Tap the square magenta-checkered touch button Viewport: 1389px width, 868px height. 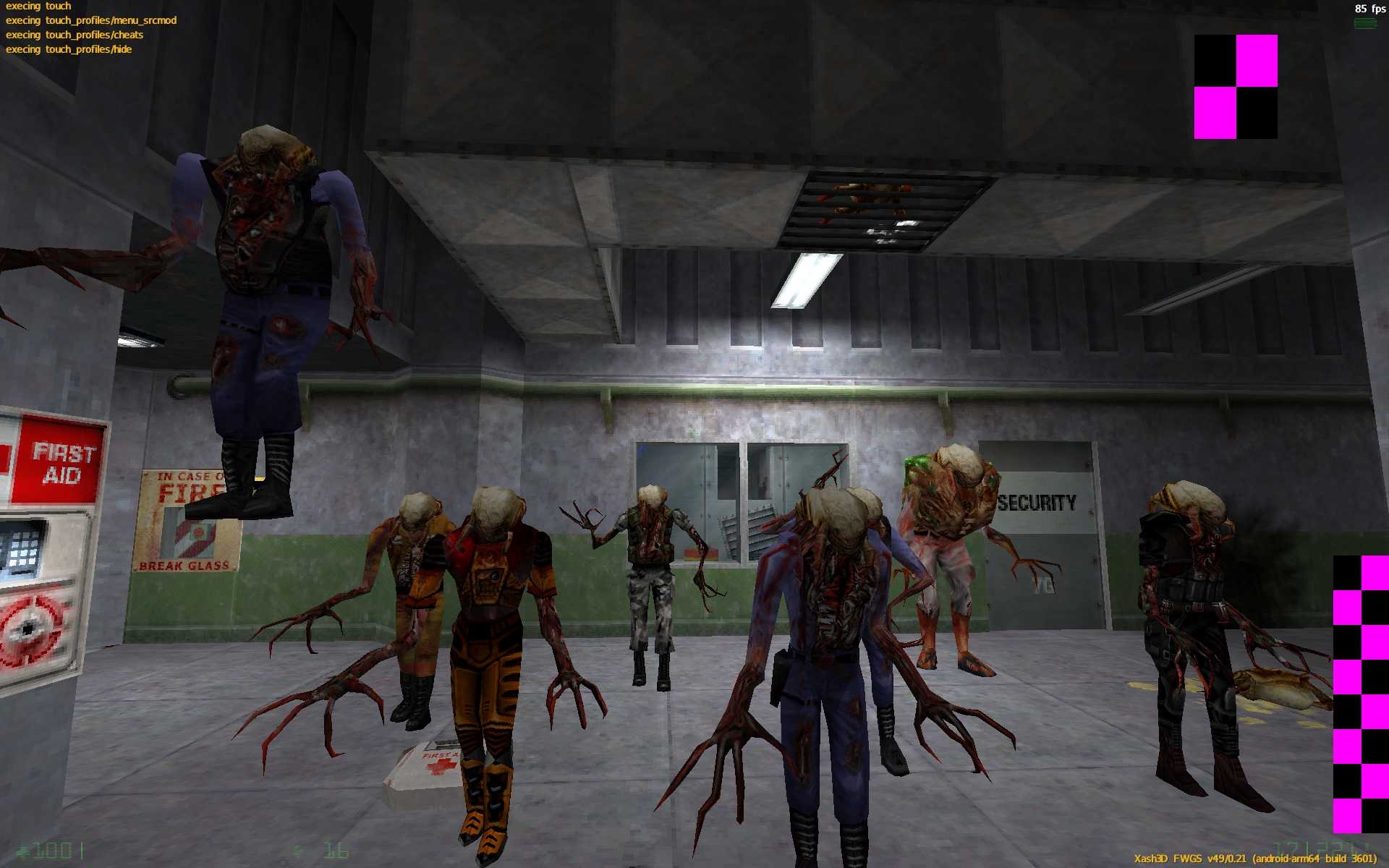click(x=1236, y=87)
